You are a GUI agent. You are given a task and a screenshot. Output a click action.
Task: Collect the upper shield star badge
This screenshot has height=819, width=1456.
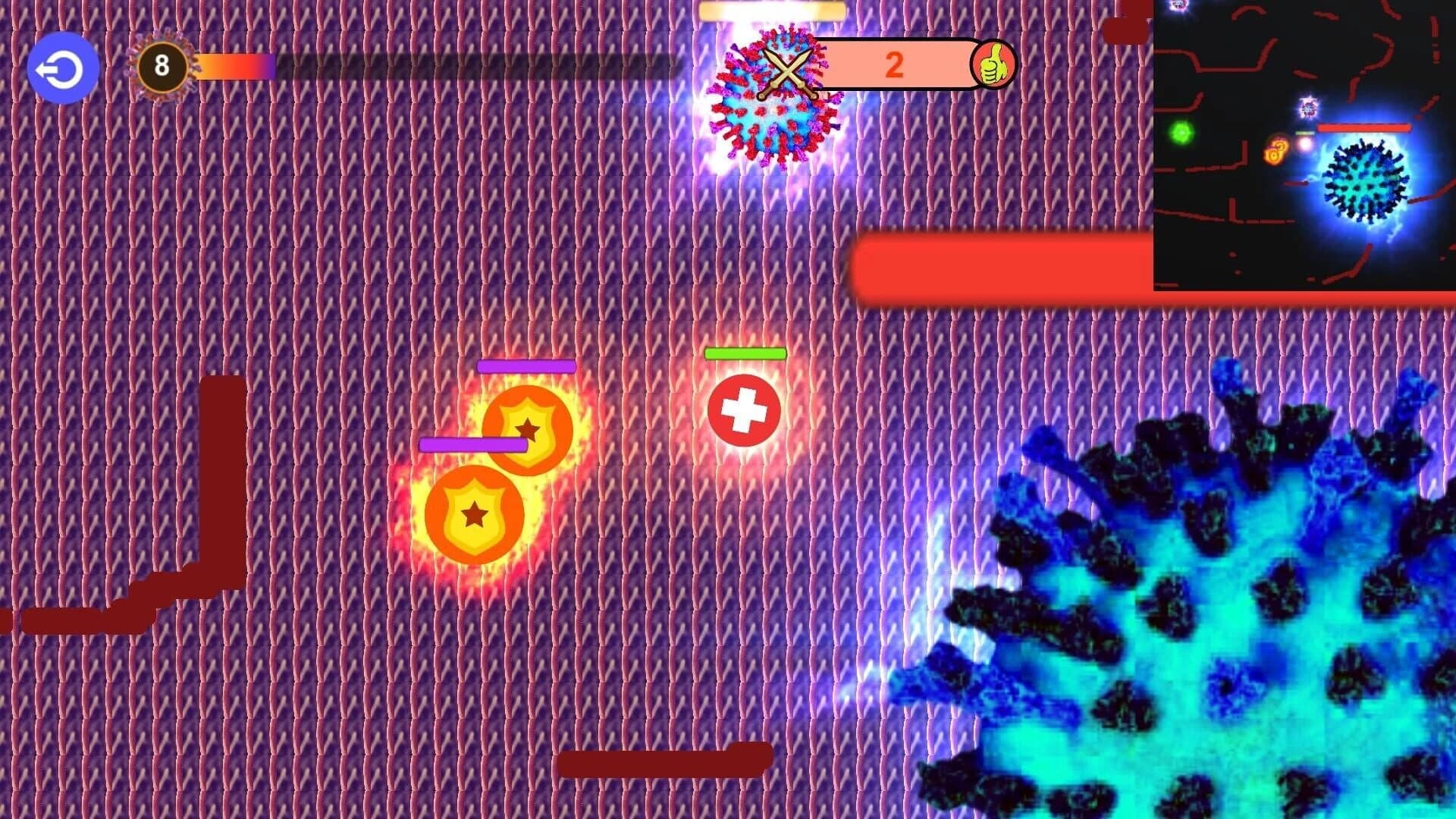[526, 430]
